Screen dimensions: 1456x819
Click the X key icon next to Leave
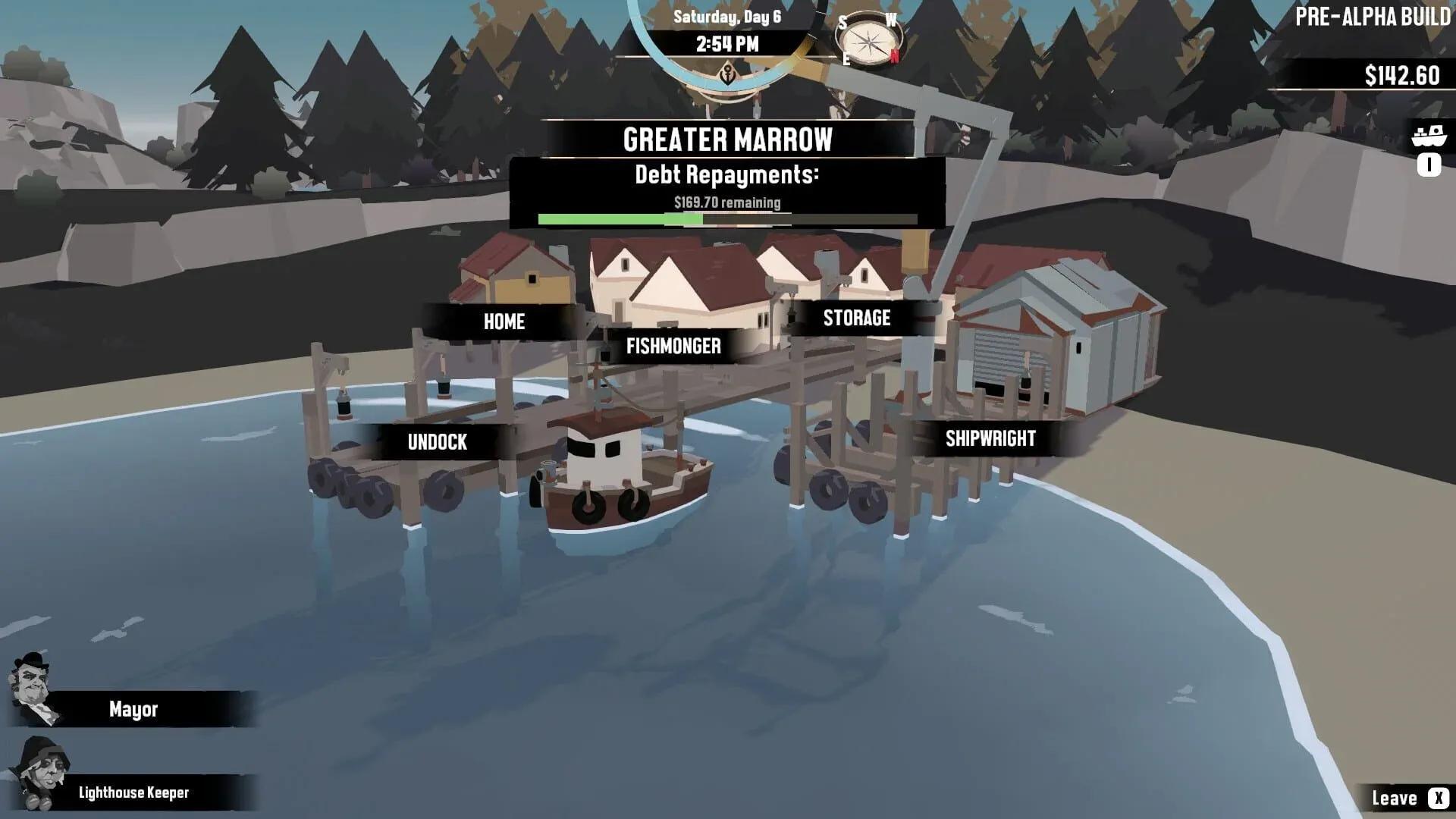(x=1437, y=798)
